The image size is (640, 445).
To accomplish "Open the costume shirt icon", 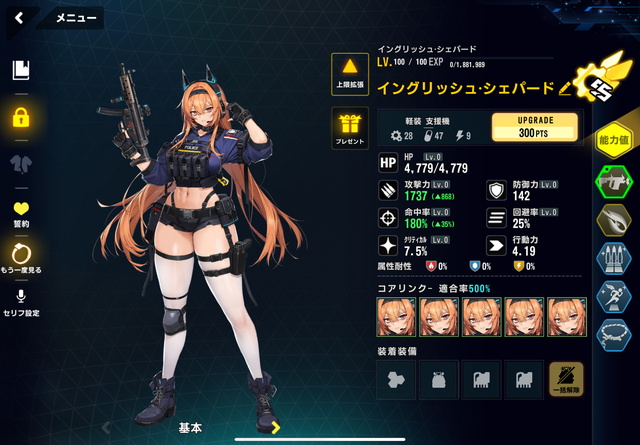I will (x=21, y=163).
